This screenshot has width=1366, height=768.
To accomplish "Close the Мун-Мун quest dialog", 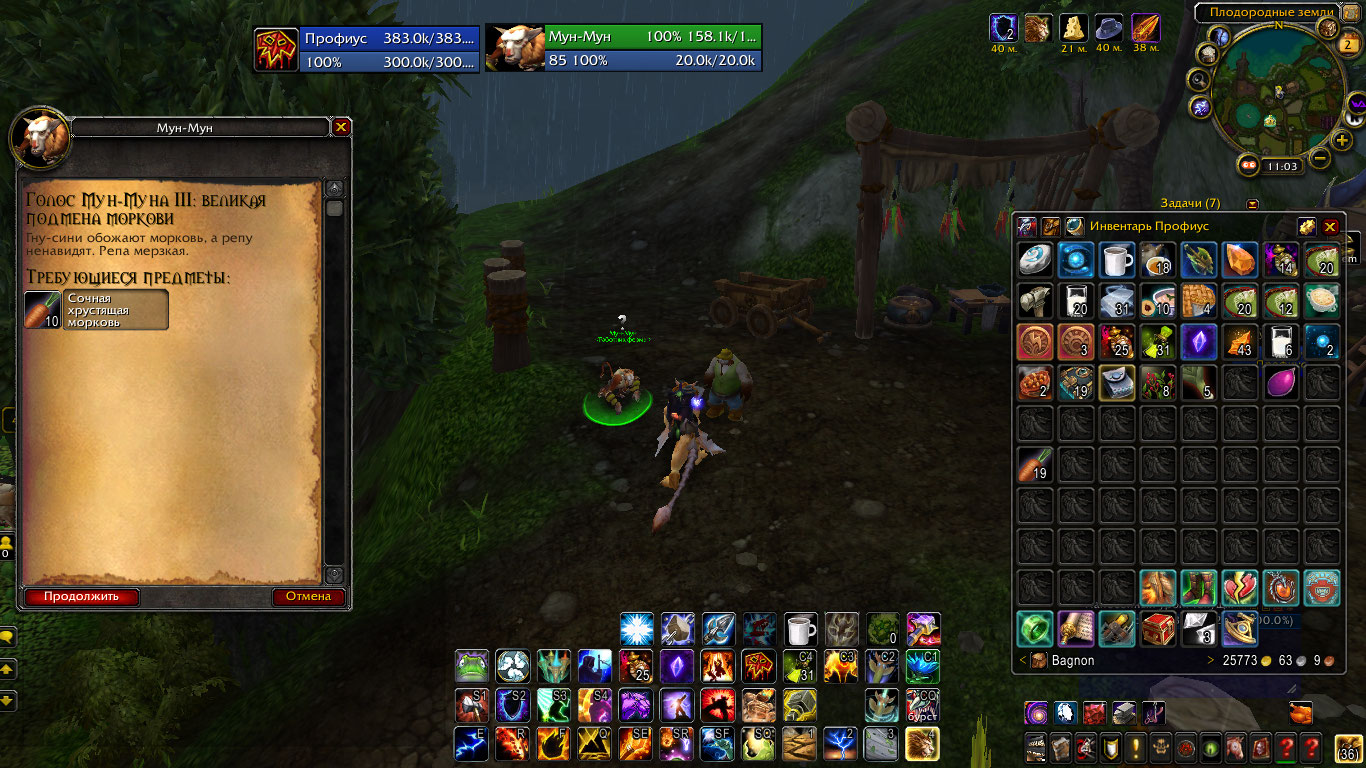I will (341, 127).
